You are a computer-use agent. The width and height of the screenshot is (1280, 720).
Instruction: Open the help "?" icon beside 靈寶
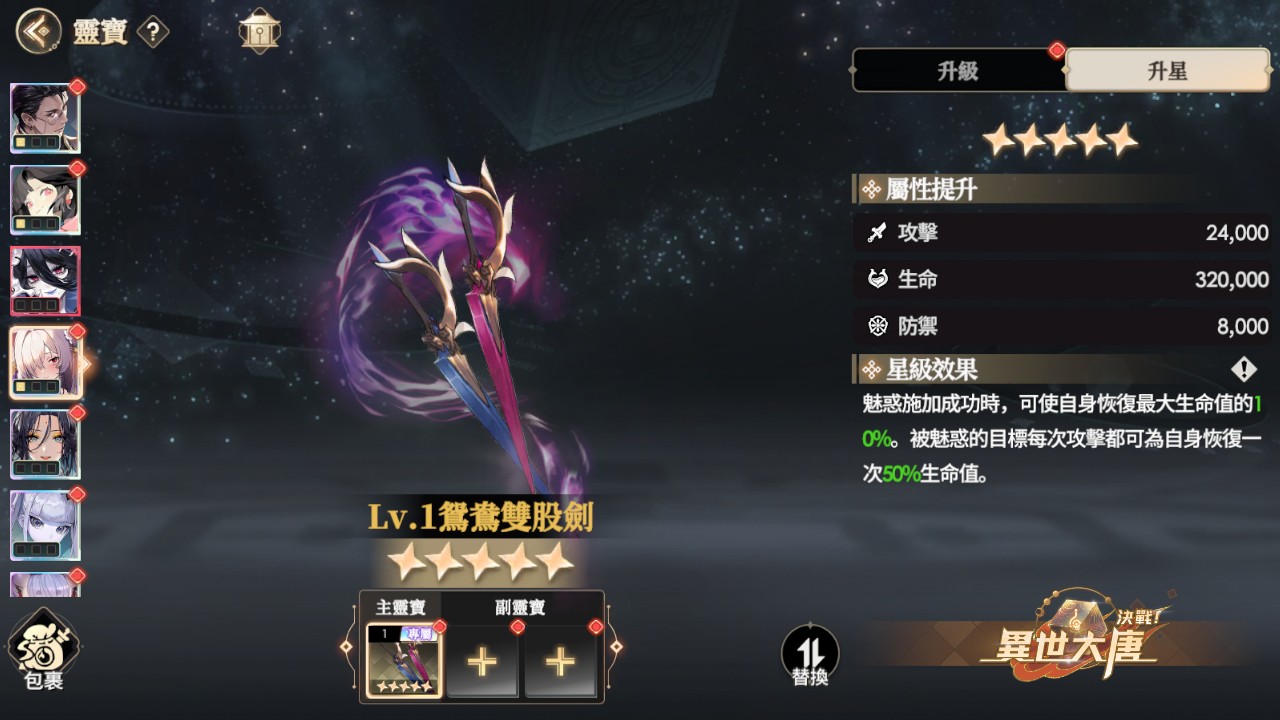pyautogui.click(x=152, y=31)
